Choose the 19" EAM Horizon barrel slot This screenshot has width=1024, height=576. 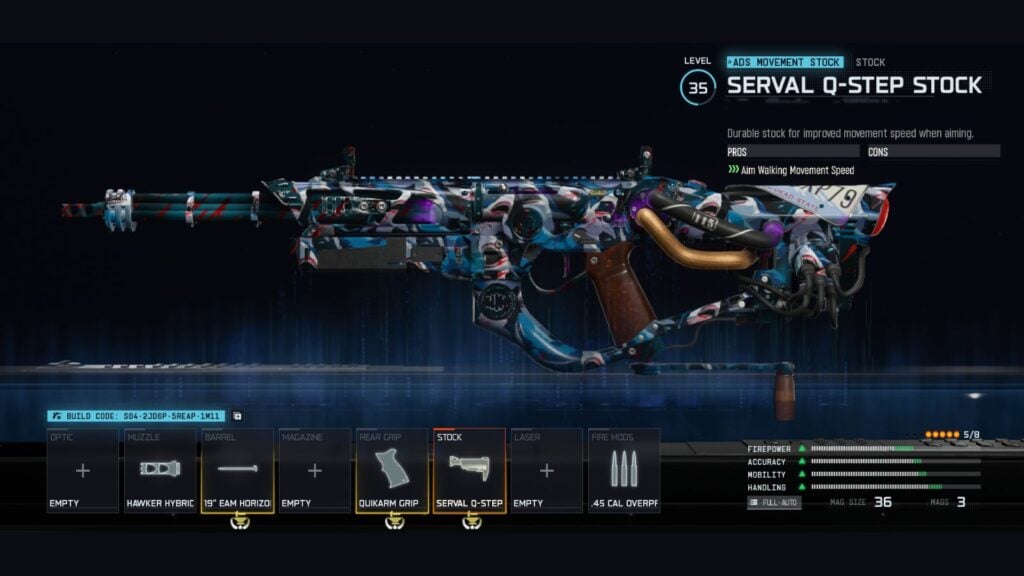point(237,470)
